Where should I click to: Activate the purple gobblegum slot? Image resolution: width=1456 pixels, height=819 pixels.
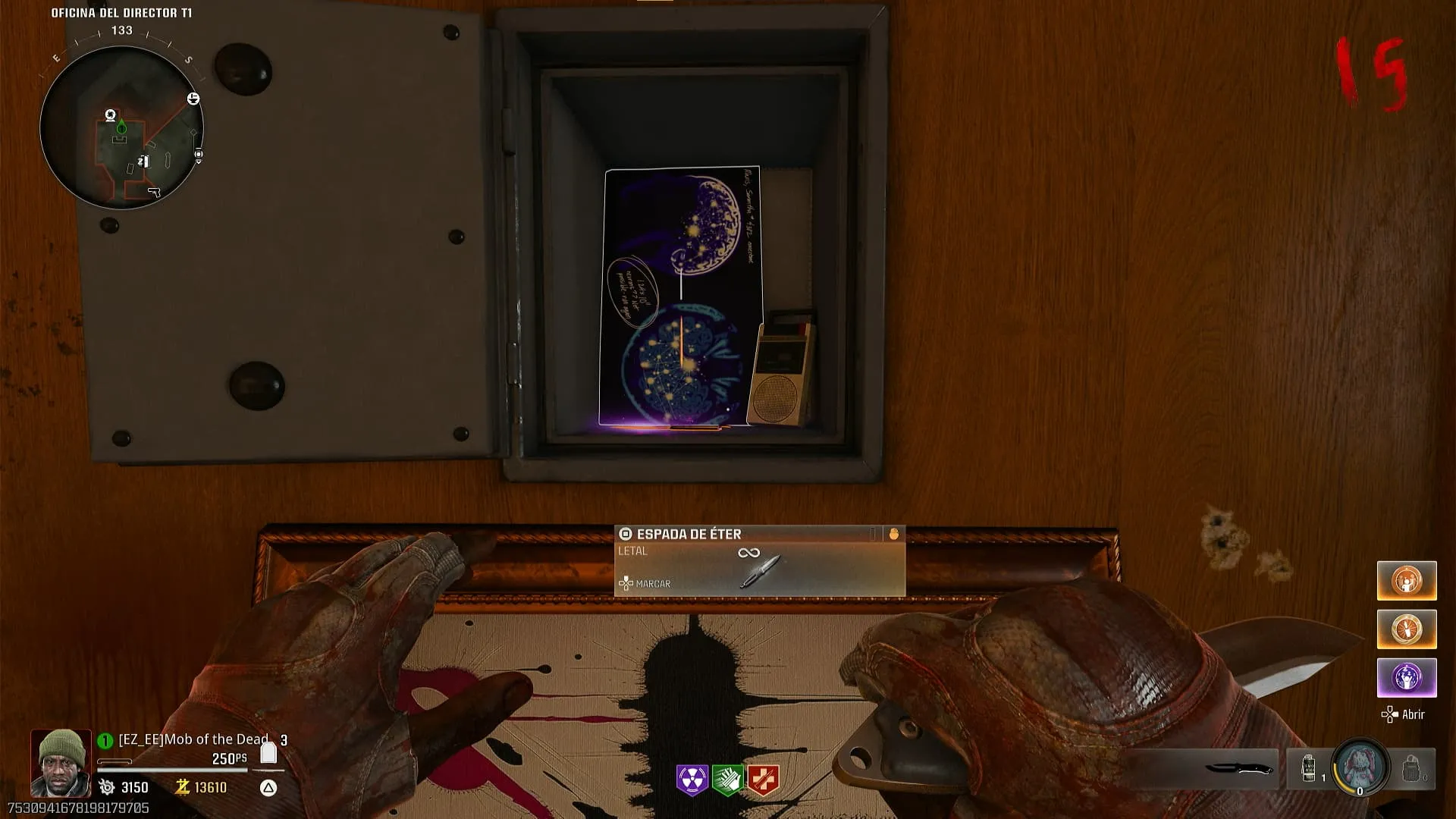(x=1407, y=677)
